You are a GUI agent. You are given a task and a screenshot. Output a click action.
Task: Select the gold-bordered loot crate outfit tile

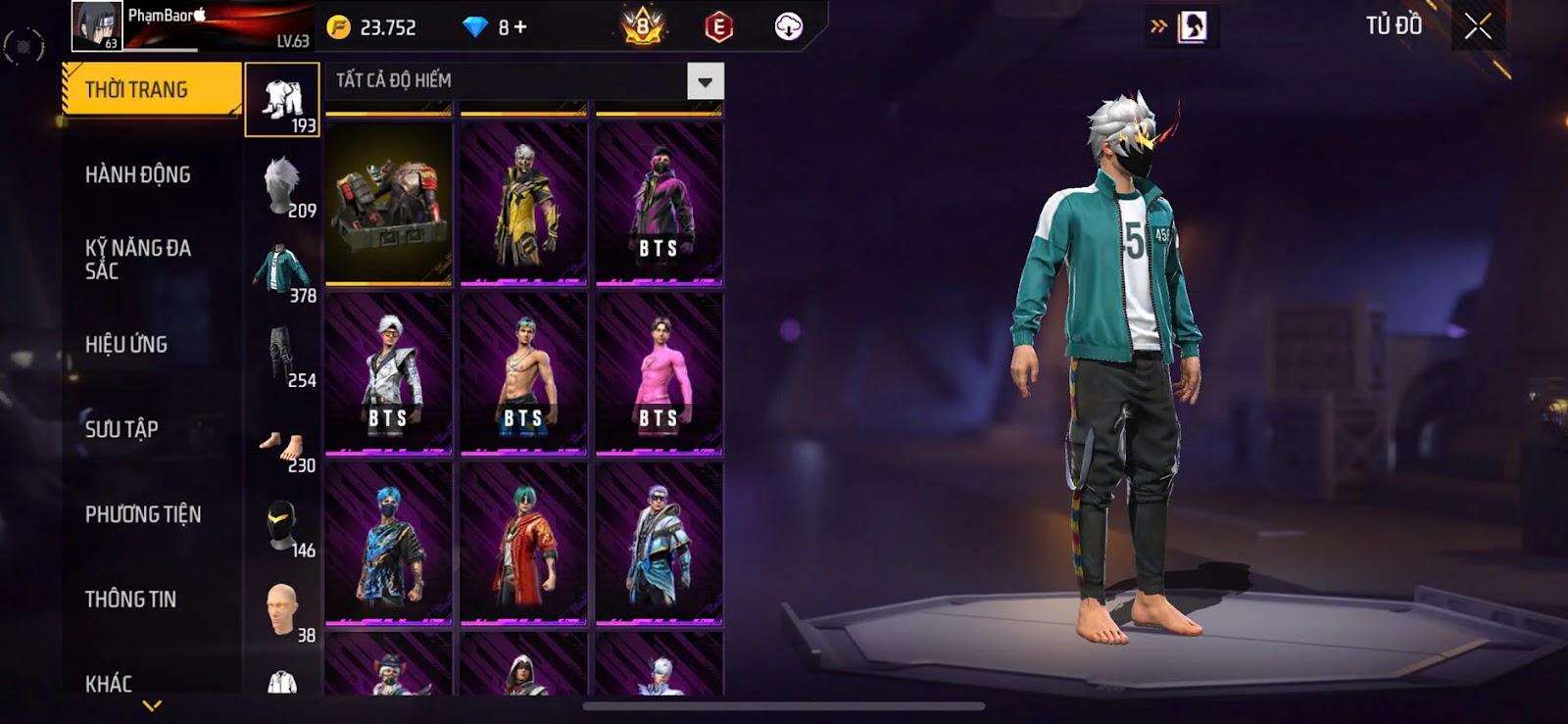(x=389, y=205)
